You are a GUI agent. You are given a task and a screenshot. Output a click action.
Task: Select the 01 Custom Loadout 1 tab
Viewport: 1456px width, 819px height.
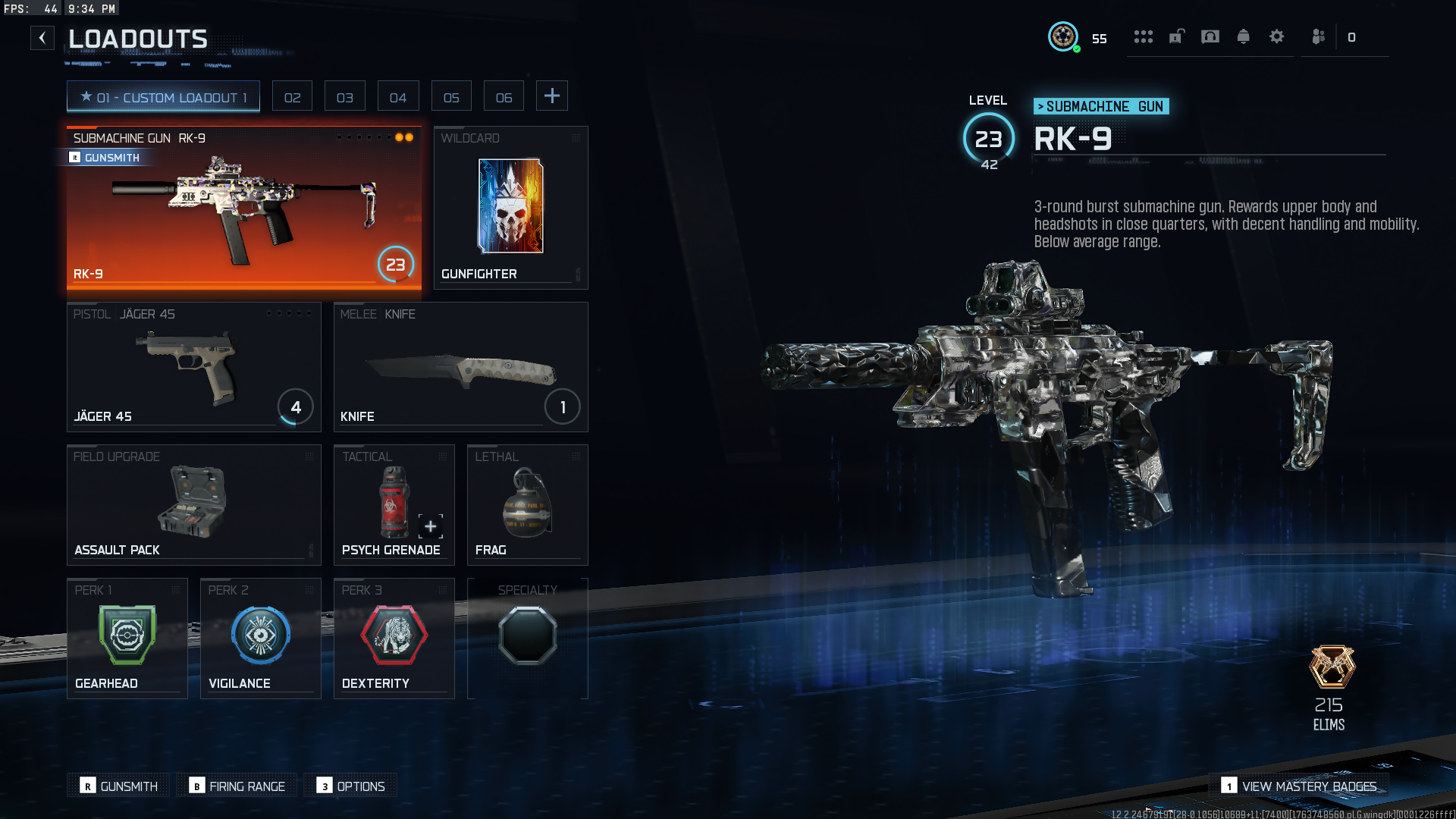[163, 97]
